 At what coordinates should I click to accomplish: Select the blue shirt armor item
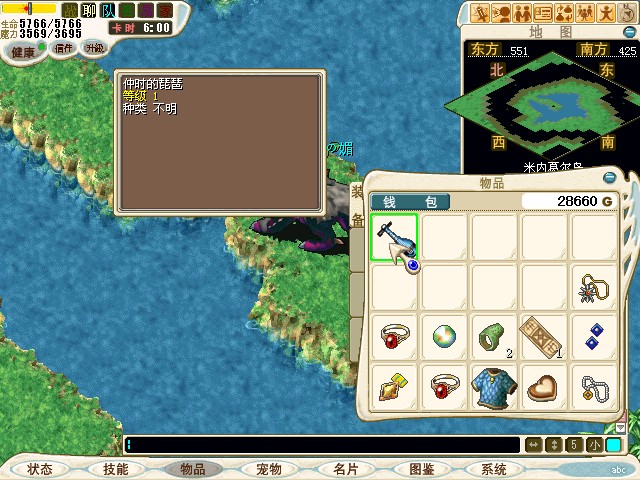click(x=494, y=388)
